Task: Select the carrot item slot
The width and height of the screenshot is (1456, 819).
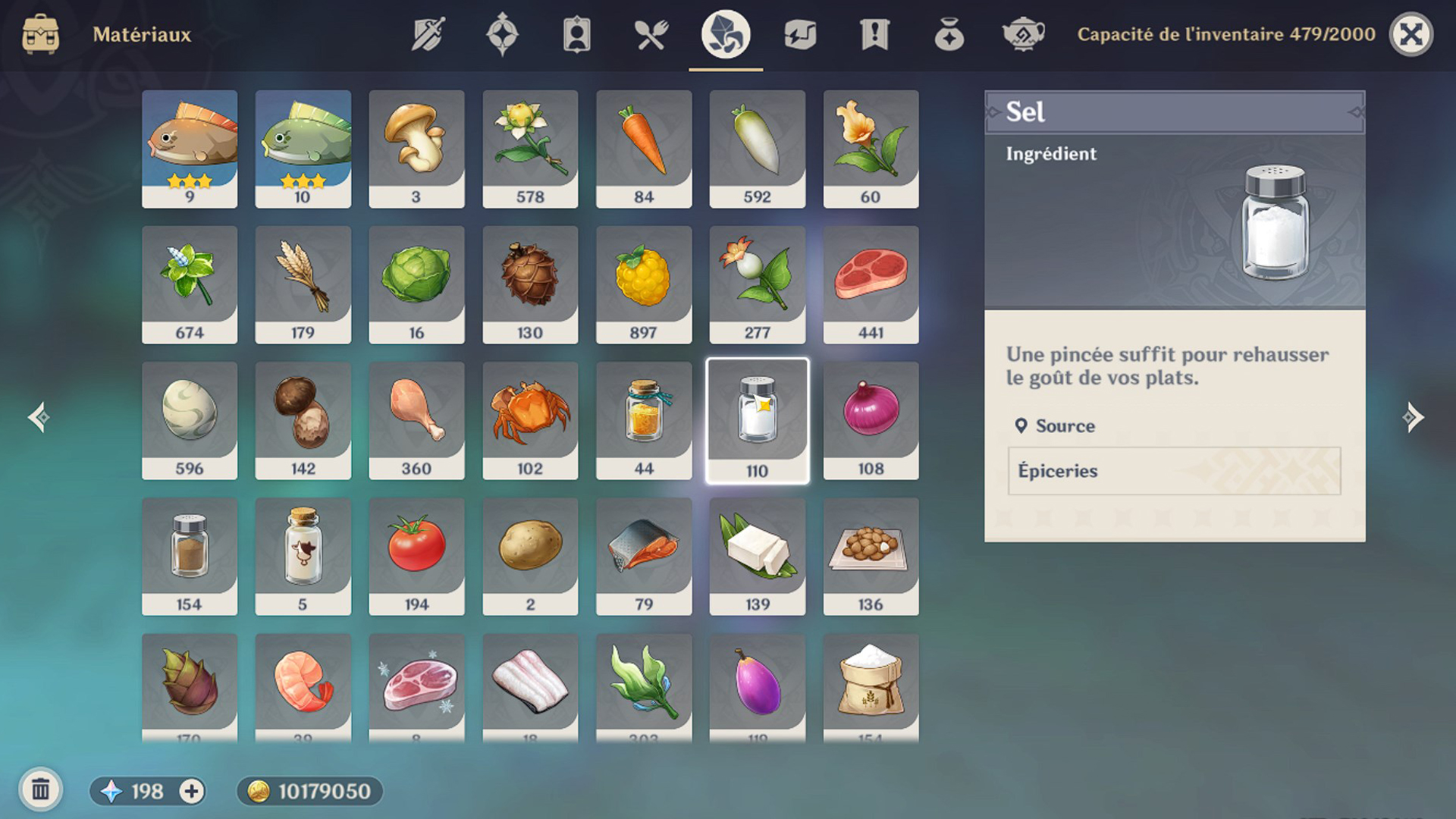Action: (644, 149)
